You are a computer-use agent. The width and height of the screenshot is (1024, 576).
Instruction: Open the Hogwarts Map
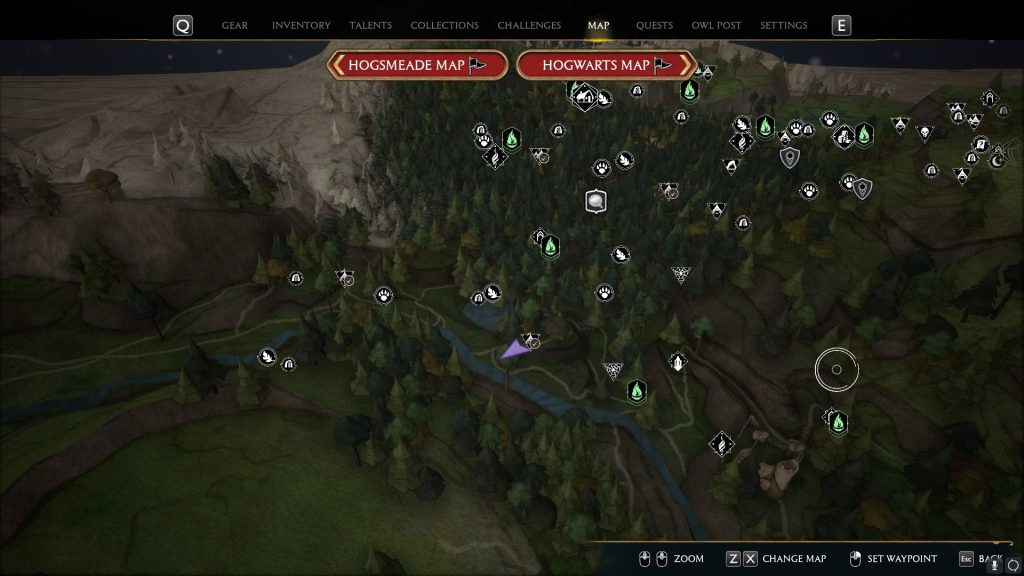click(606, 65)
